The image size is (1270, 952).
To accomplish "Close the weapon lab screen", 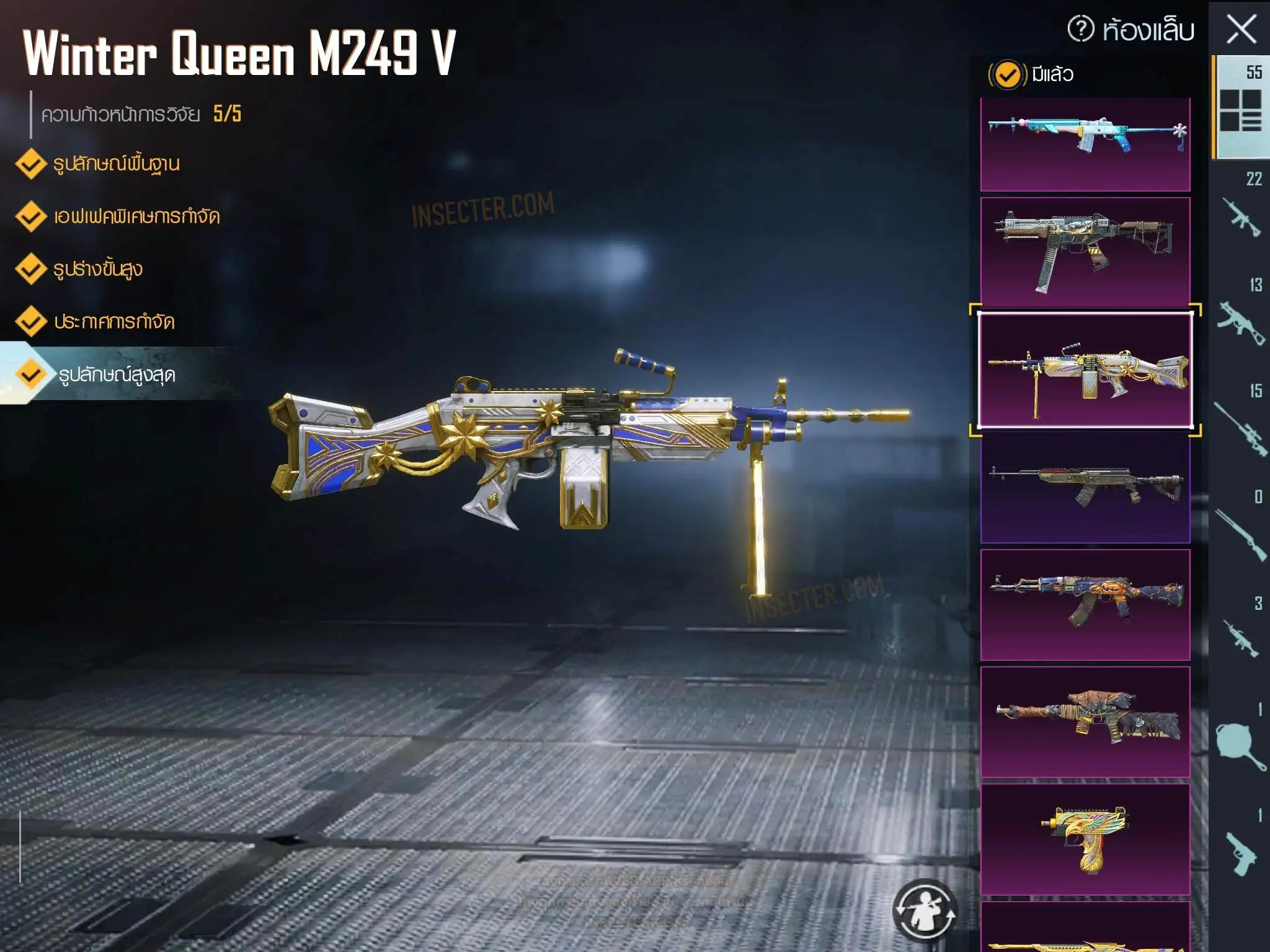I will click(x=1241, y=30).
